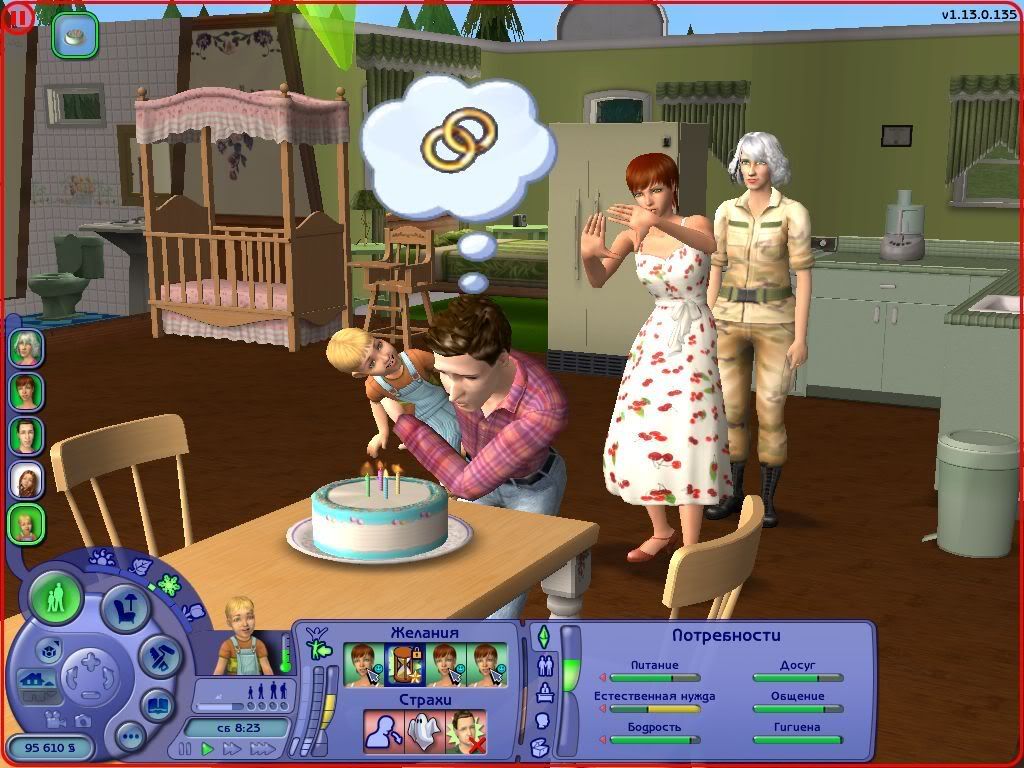Click the camera zoom-in plus control
Viewport: 1024px width, 768px height.
point(91,661)
